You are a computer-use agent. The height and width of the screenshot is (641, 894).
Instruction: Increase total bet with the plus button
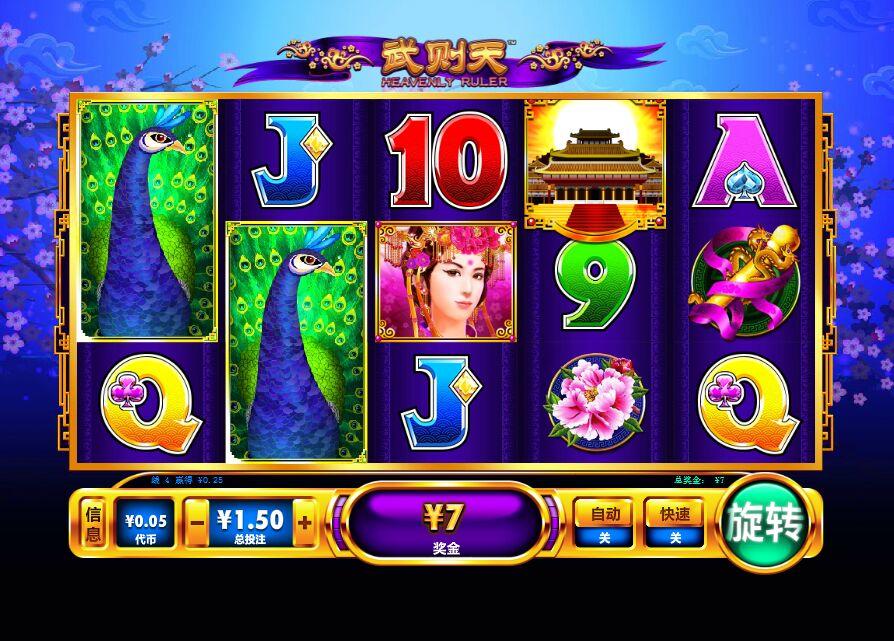305,523
